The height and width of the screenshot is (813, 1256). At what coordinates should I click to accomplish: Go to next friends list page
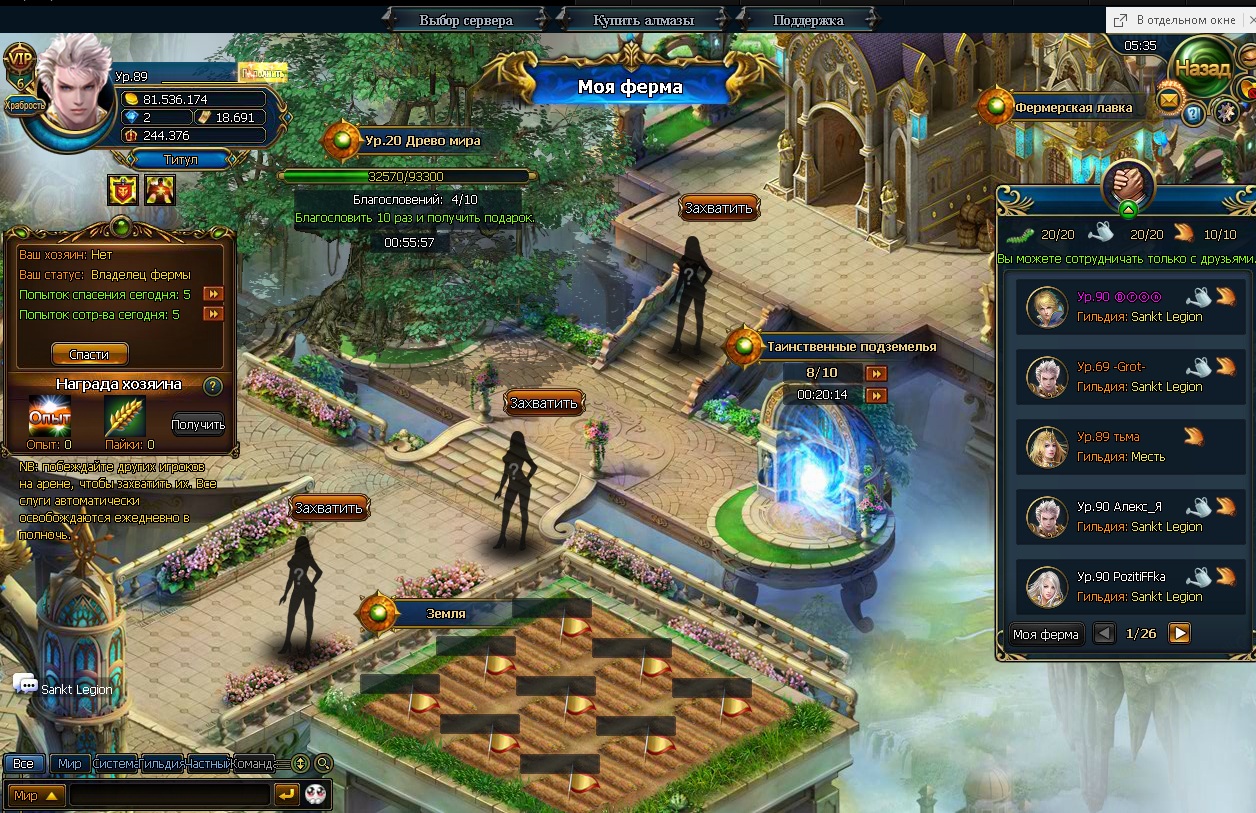(1179, 633)
